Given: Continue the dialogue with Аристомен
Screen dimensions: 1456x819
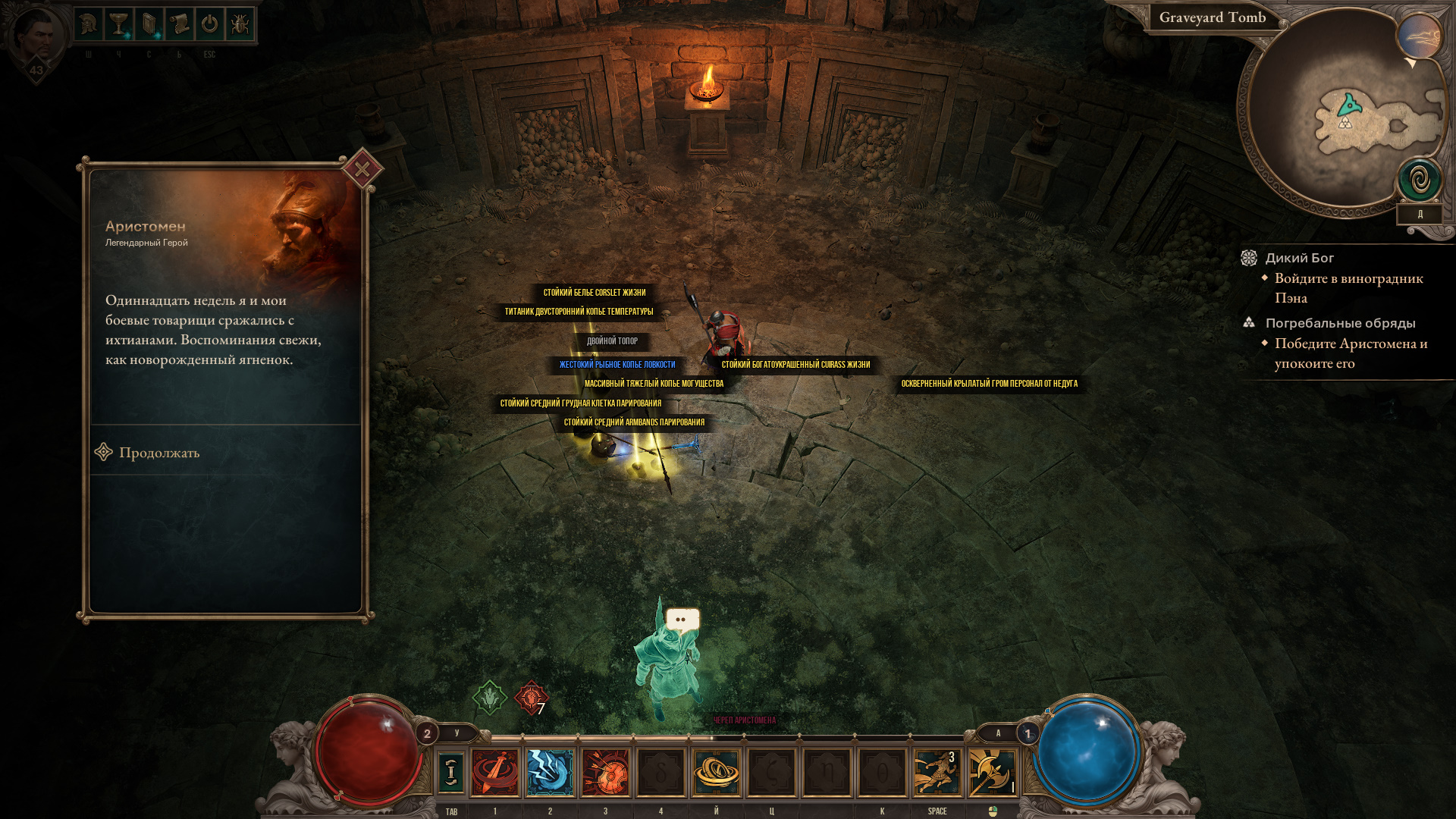Looking at the screenshot, I should (158, 453).
